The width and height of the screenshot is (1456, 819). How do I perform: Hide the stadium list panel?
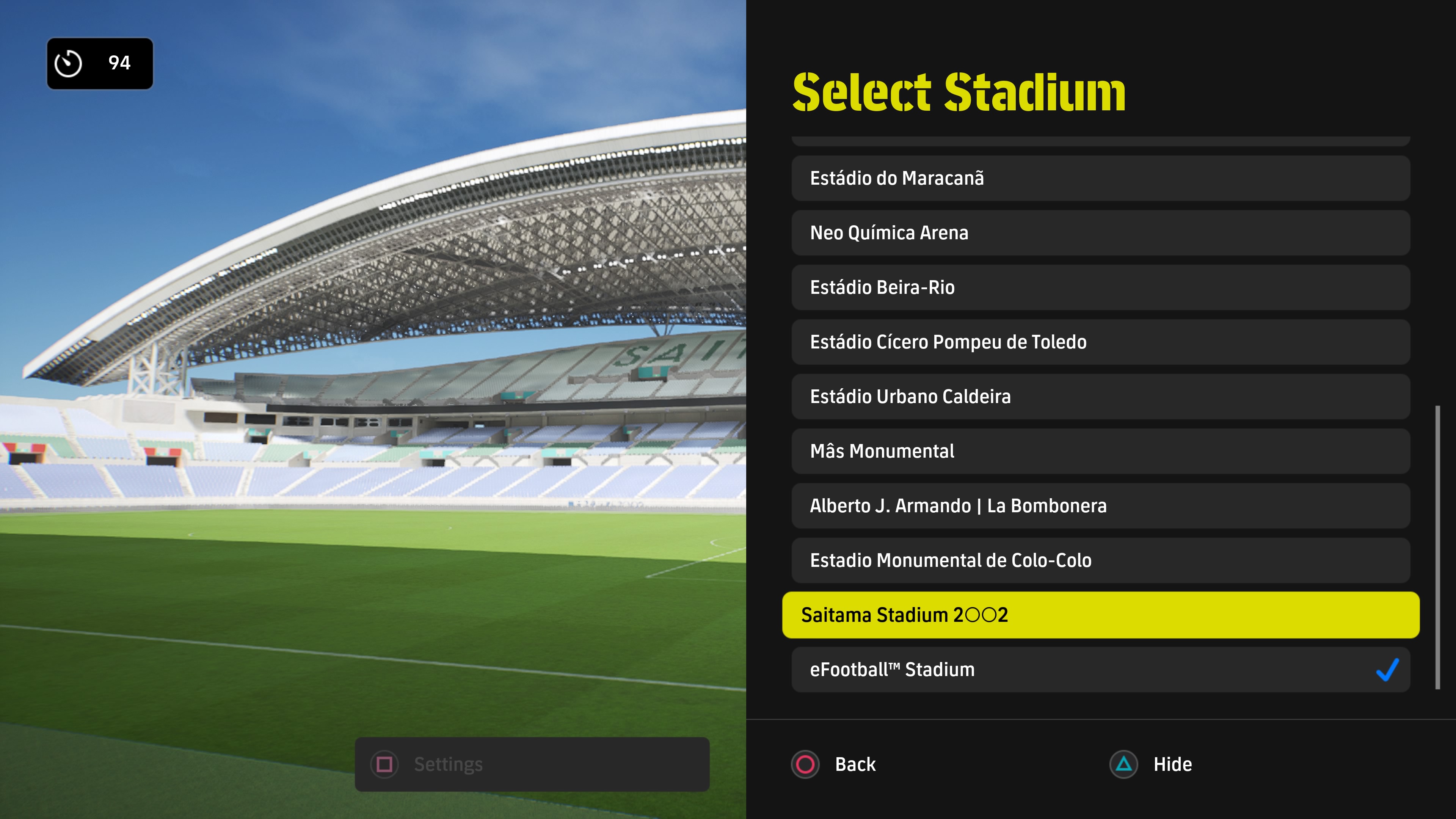1151,764
